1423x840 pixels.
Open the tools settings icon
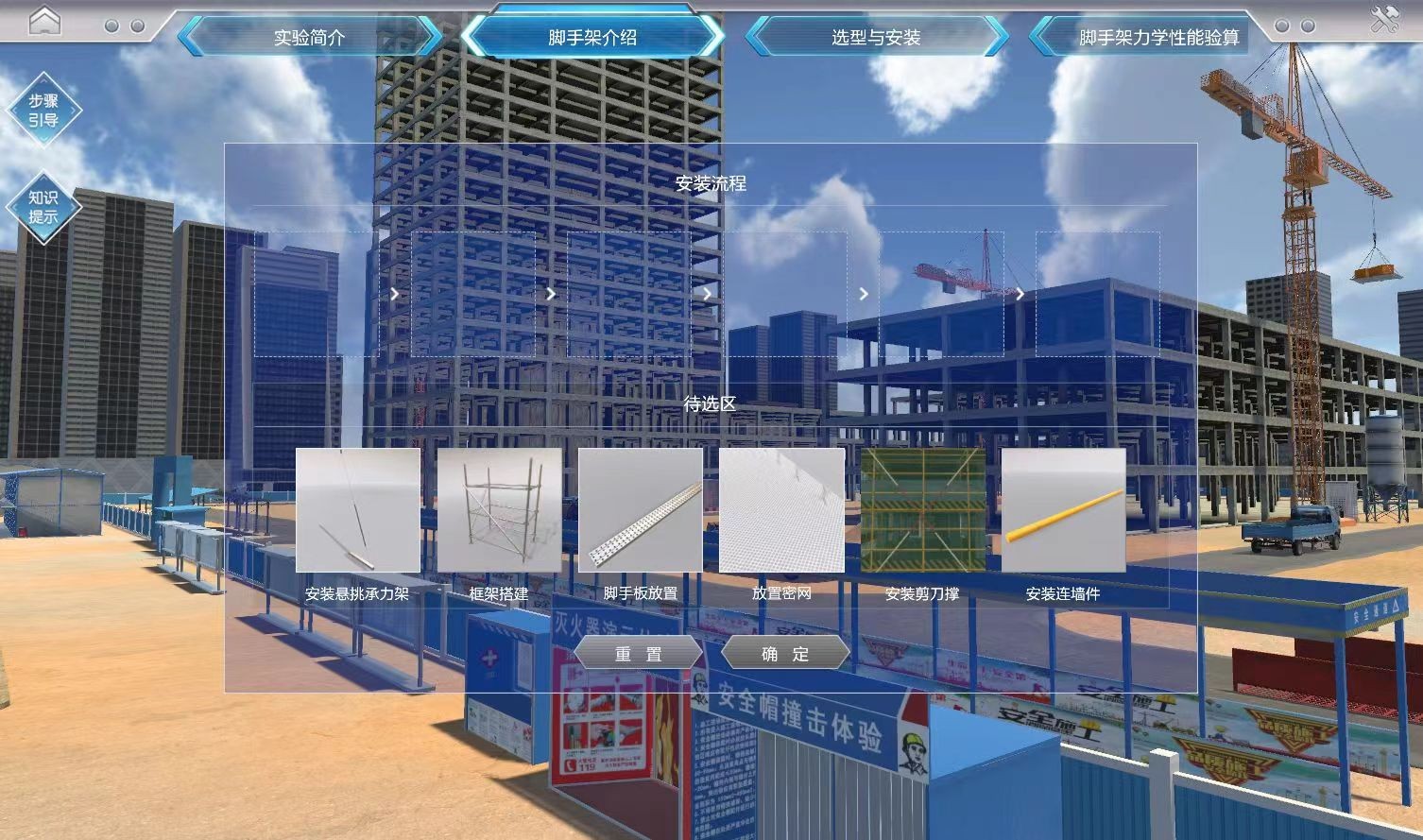pyautogui.click(x=1385, y=20)
